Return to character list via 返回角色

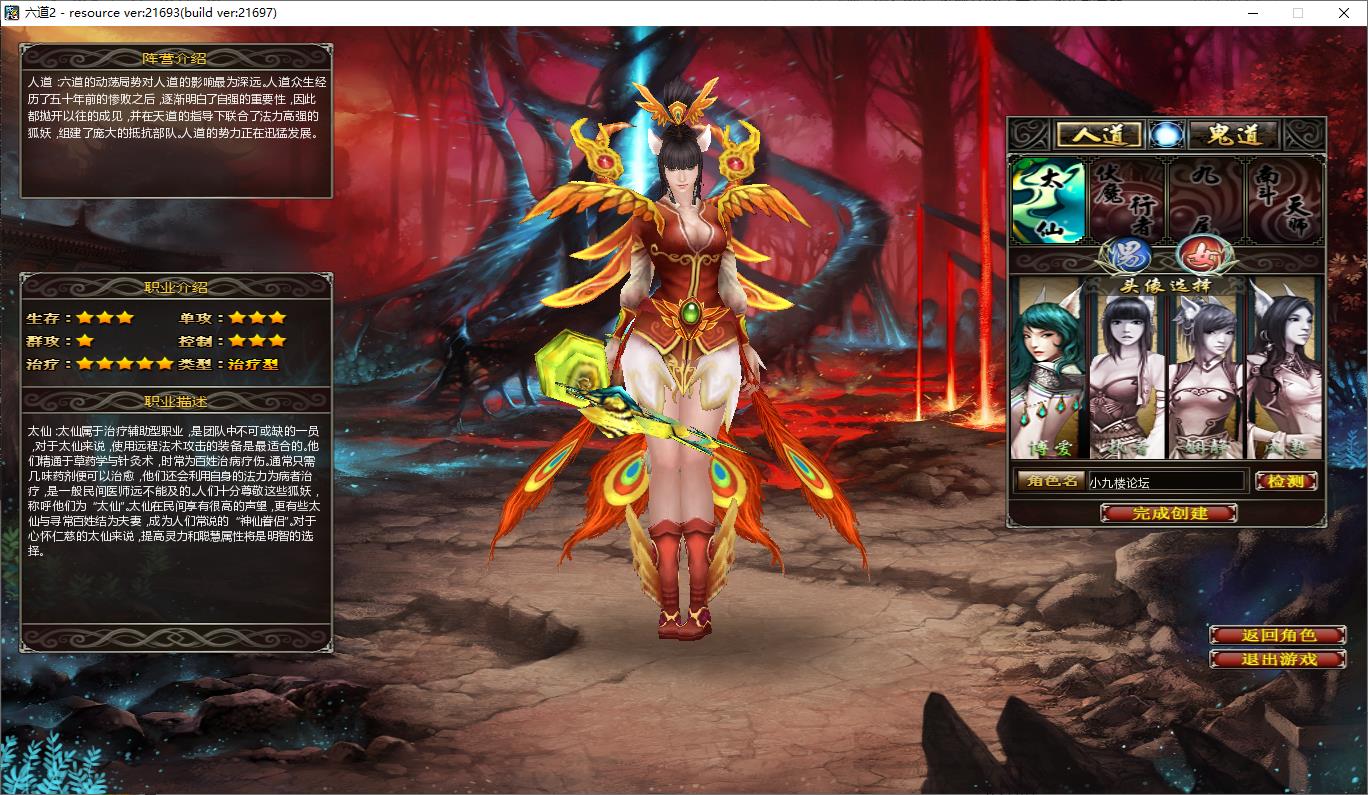[x=1277, y=635]
